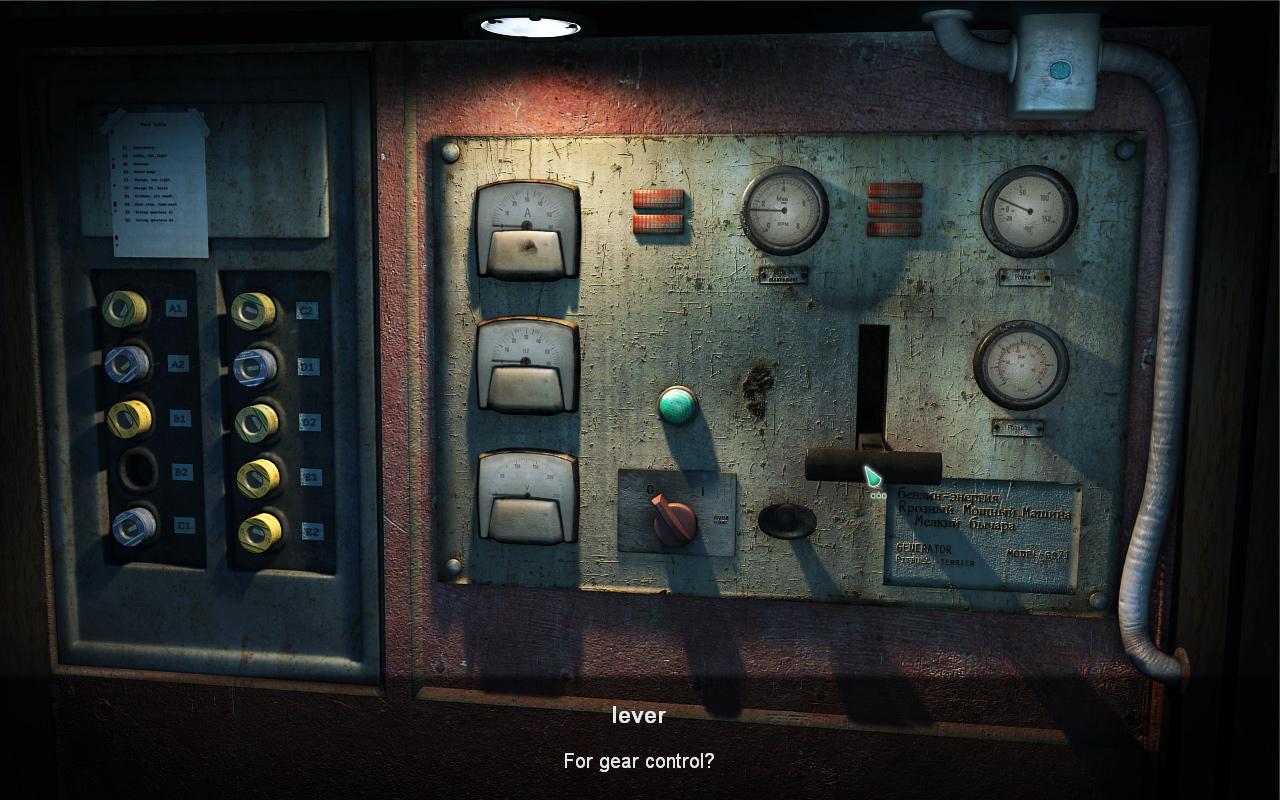This screenshot has width=1280, height=800.
Task: Pick the blue fuse labeled A2
Action: click(127, 364)
